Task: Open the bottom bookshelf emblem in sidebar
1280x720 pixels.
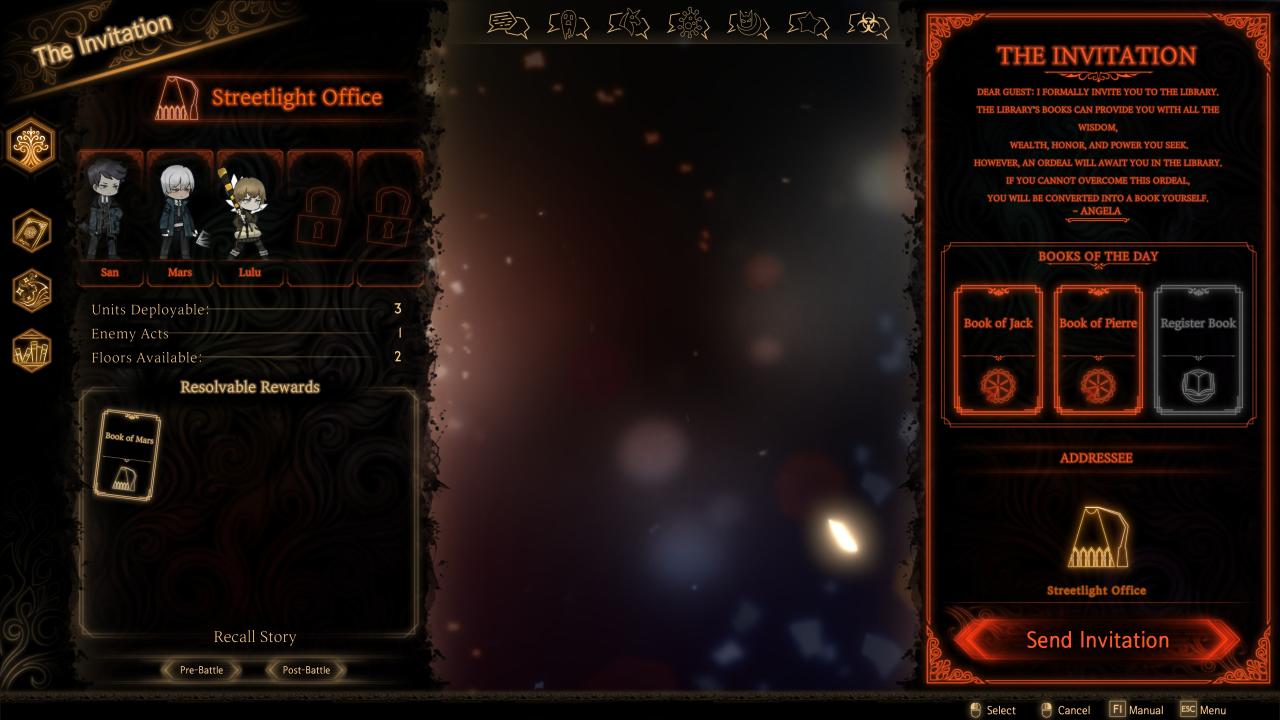Action: pos(31,352)
